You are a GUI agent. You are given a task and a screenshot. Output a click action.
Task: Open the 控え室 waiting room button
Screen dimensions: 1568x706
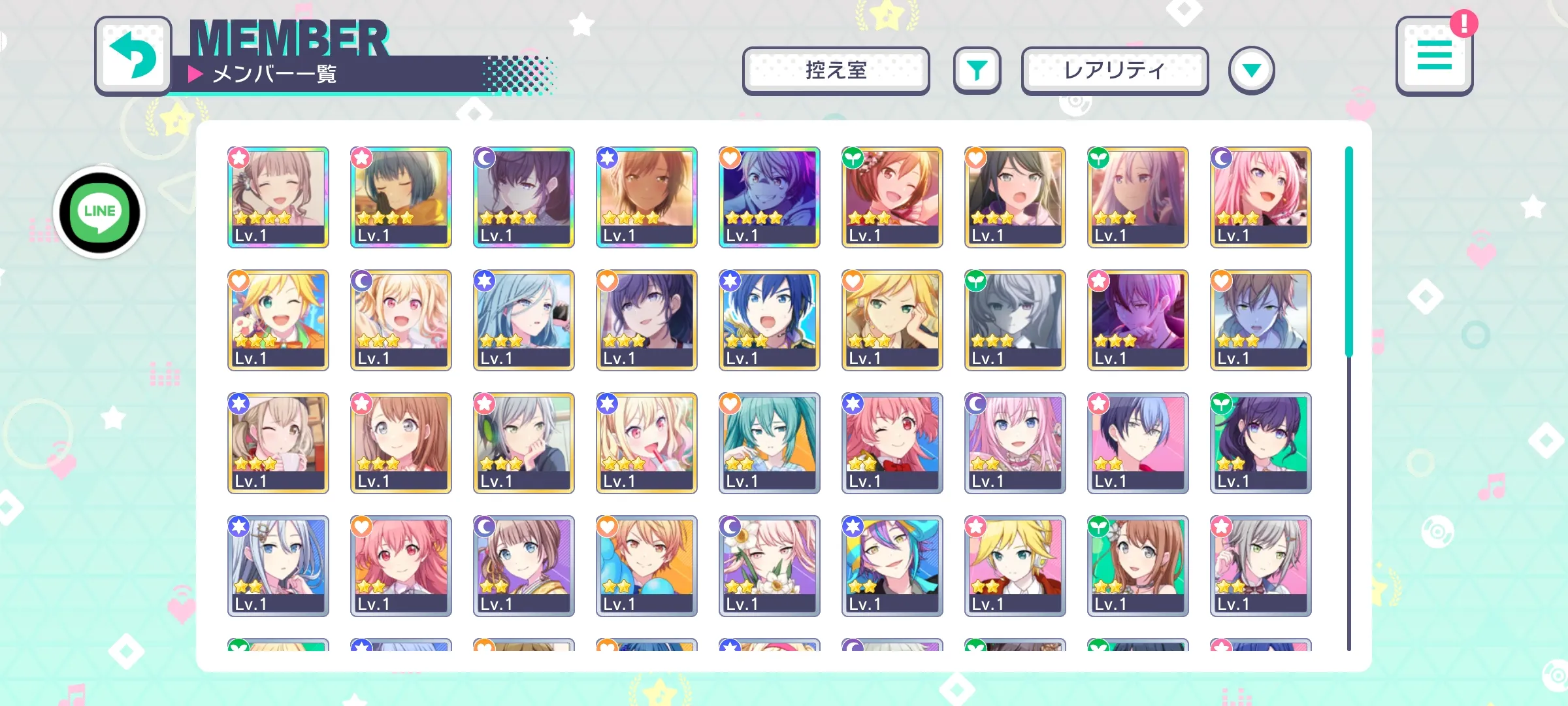pyautogui.click(x=836, y=71)
